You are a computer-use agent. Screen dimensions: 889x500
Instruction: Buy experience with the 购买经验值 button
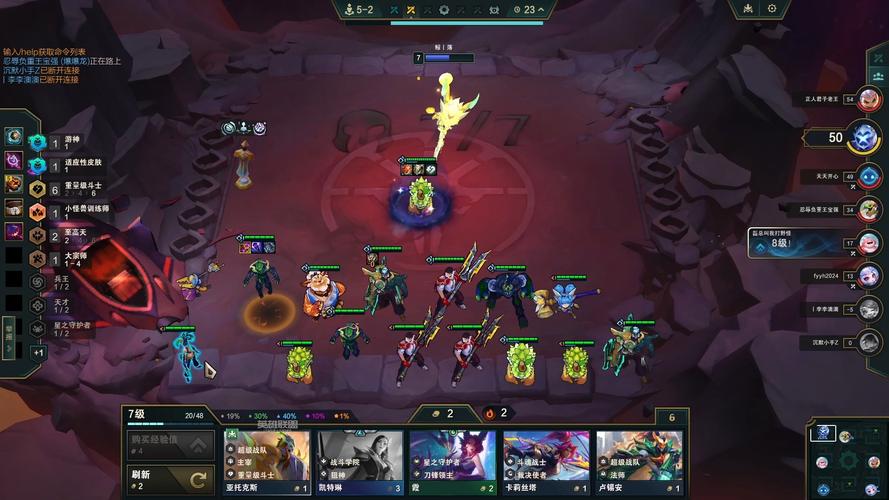[x=170, y=445]
